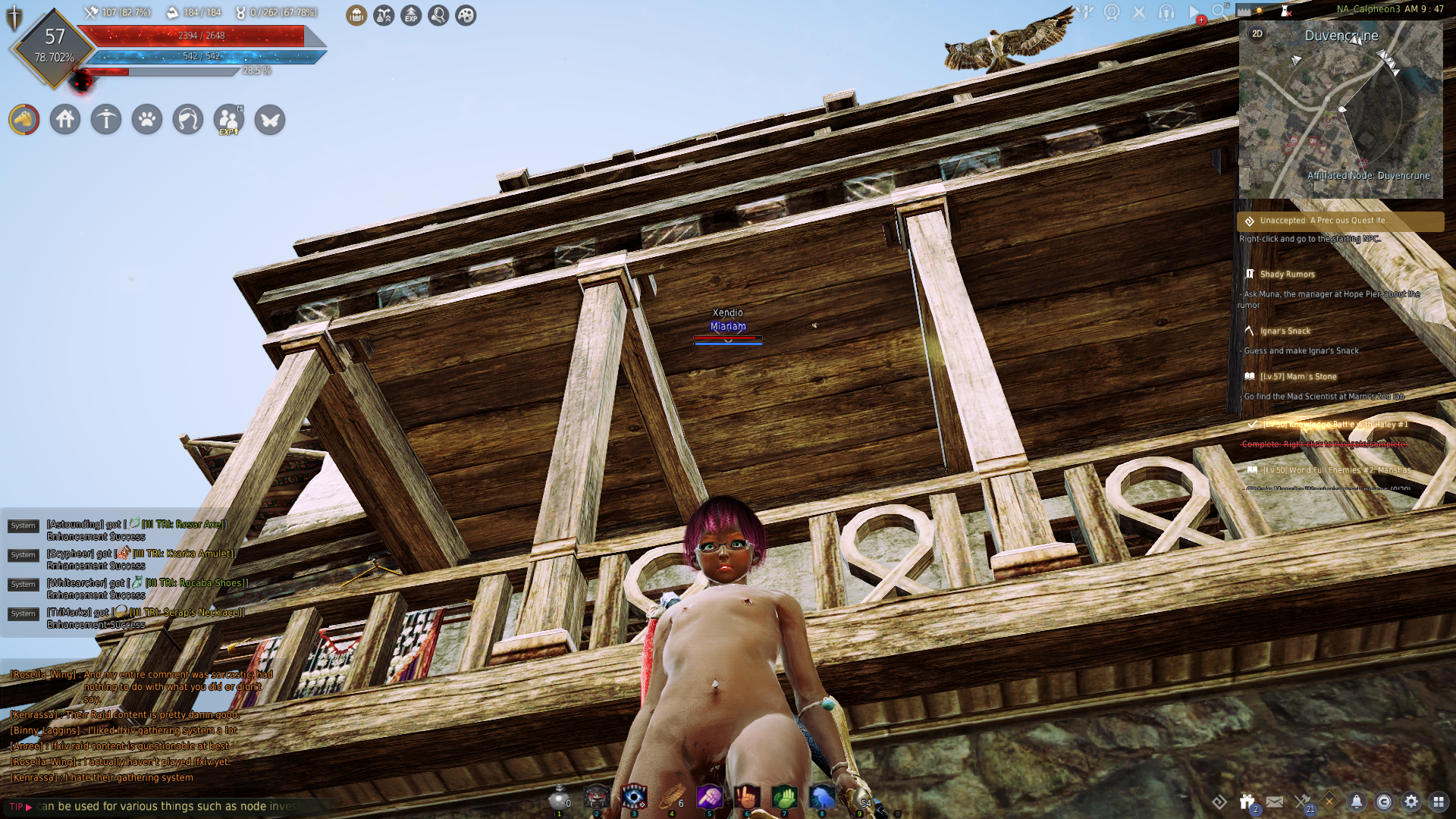
Task: Open the pet menu via paw icon
Action: coord(148,120)
